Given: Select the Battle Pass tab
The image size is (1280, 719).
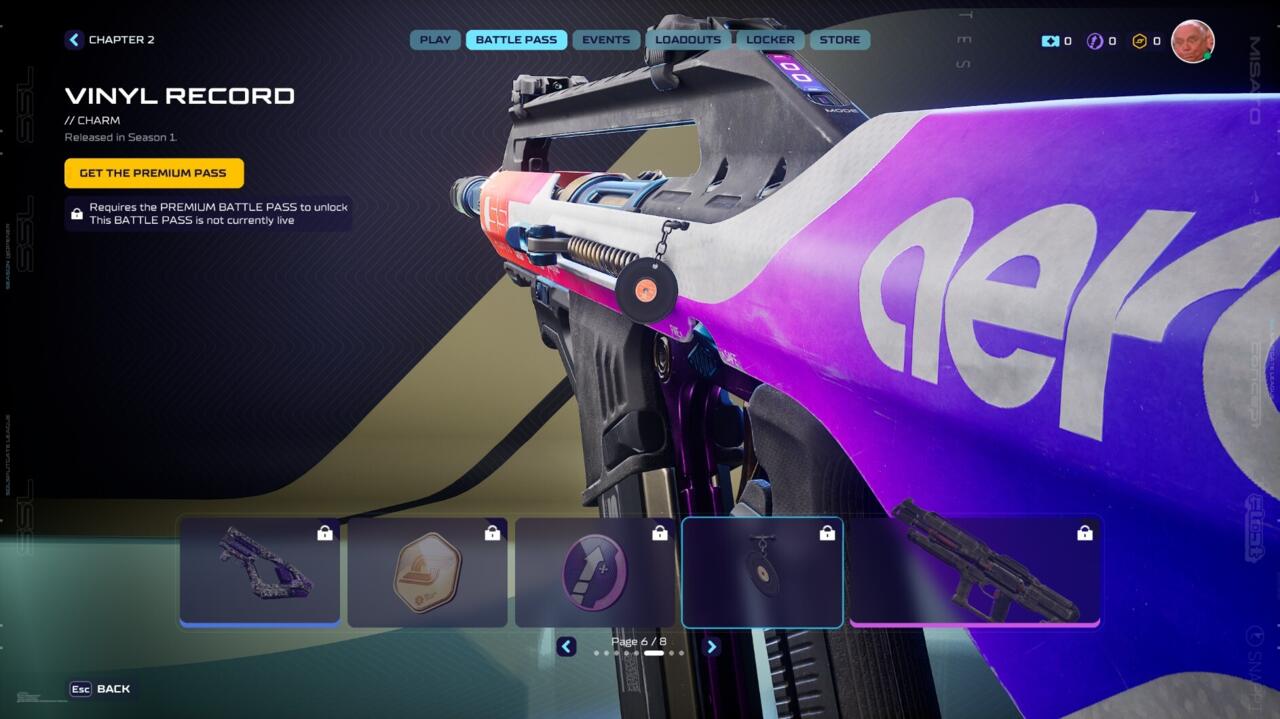Looking at the screenshot, I should click(x=516, y=40).
